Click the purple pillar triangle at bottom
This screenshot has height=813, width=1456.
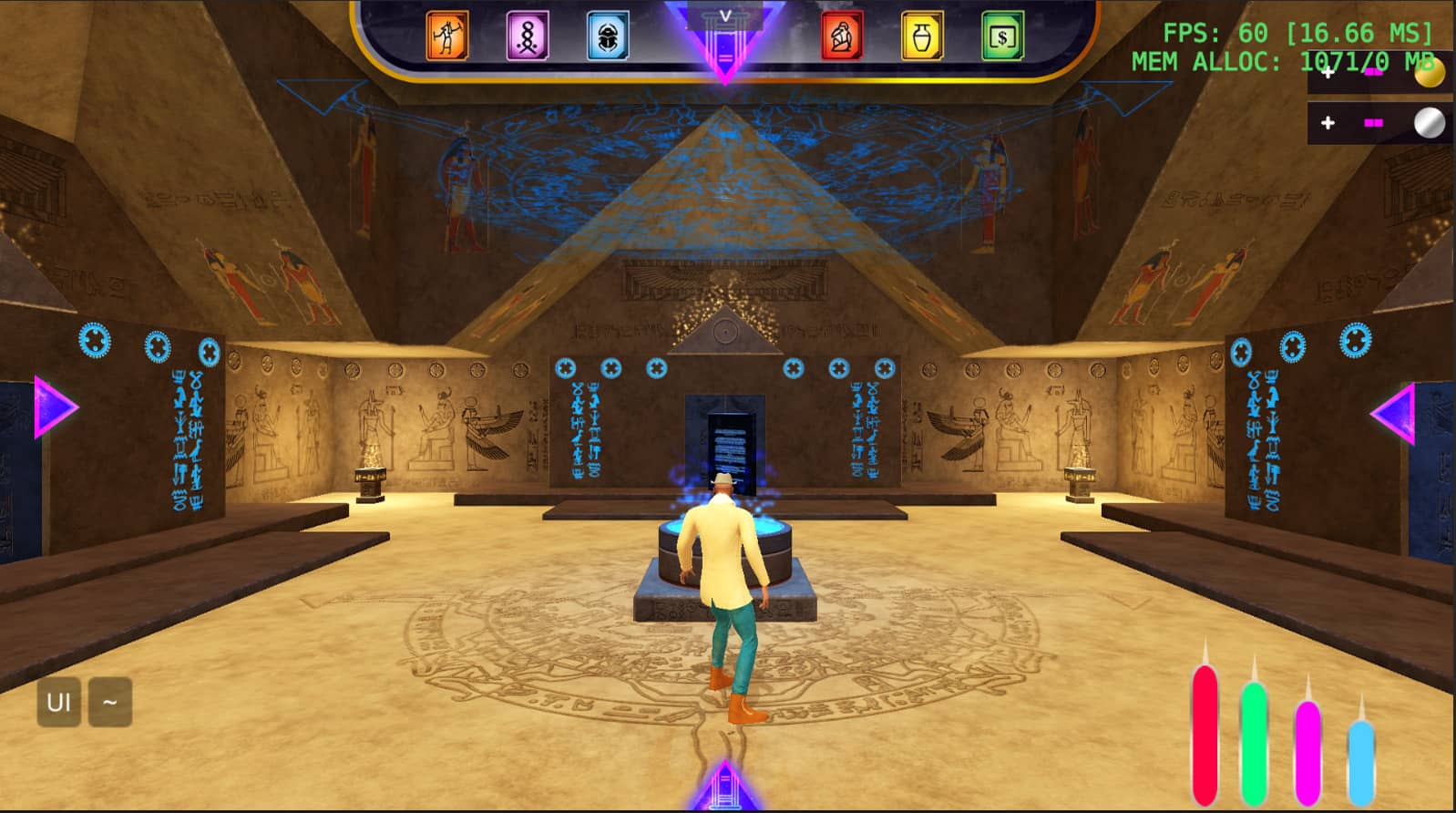click(x=725, y=787)
